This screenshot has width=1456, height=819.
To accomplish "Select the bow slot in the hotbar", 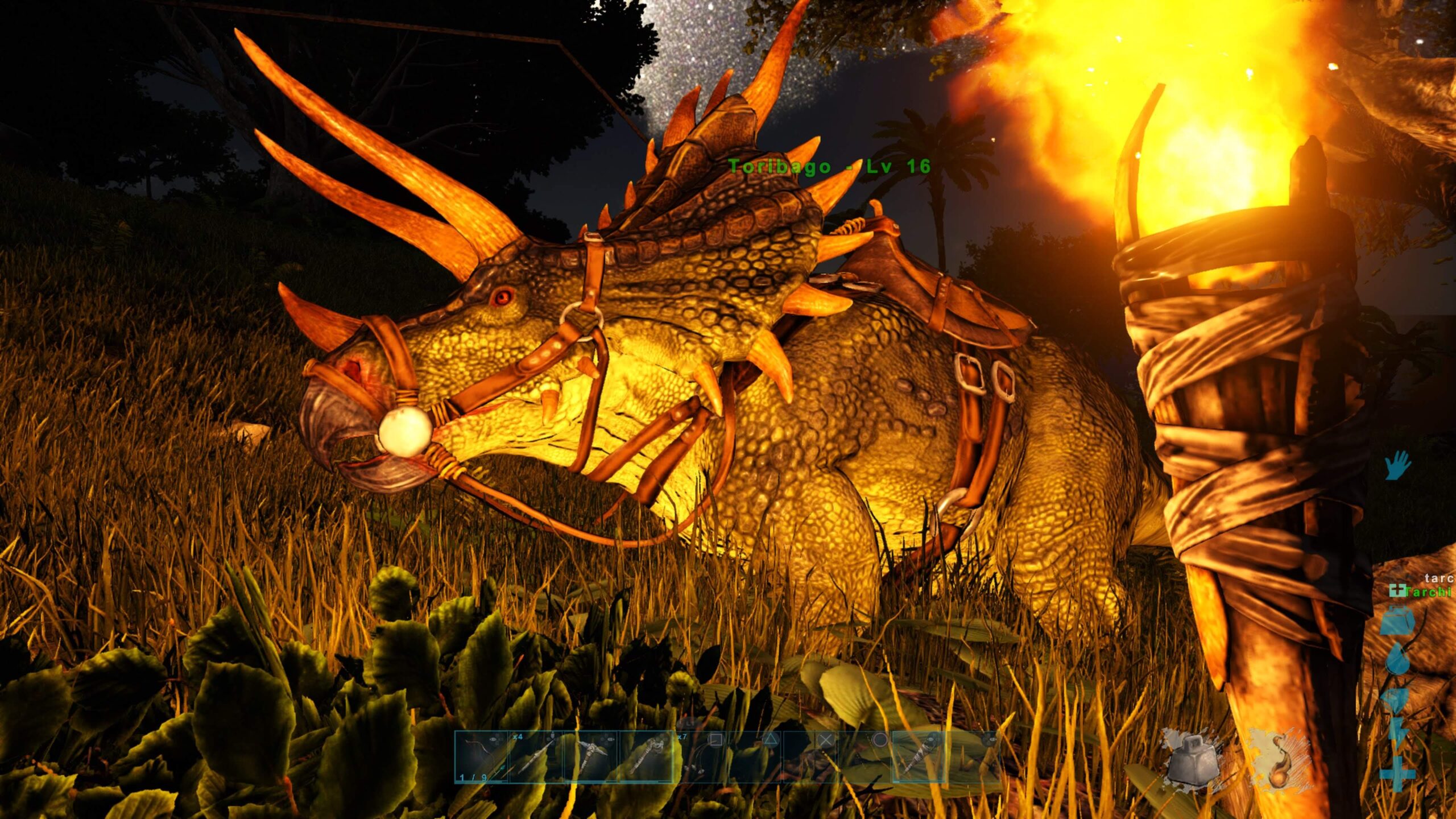I will [x=481, y=757].
